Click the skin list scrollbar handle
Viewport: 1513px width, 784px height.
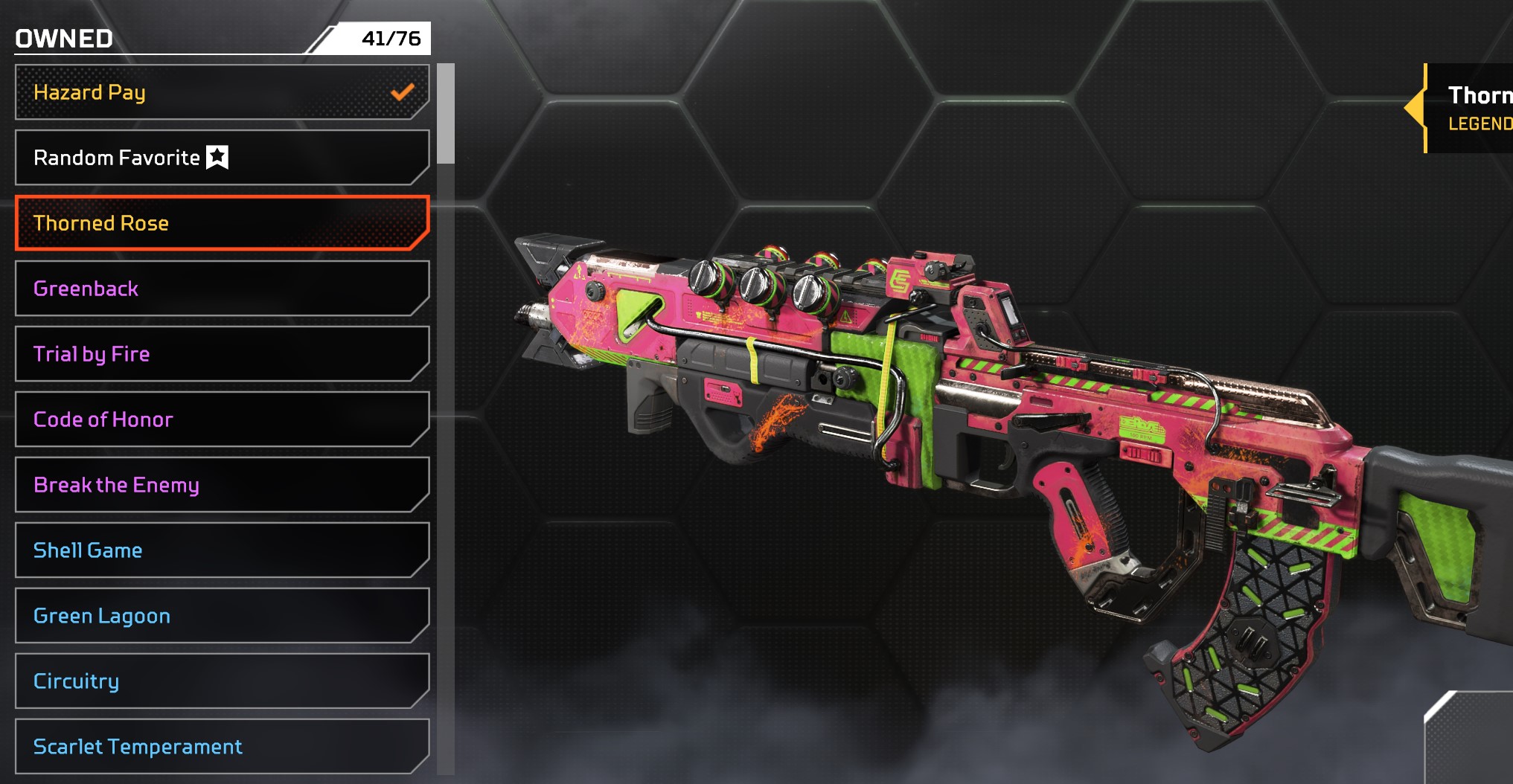[446, 114]
